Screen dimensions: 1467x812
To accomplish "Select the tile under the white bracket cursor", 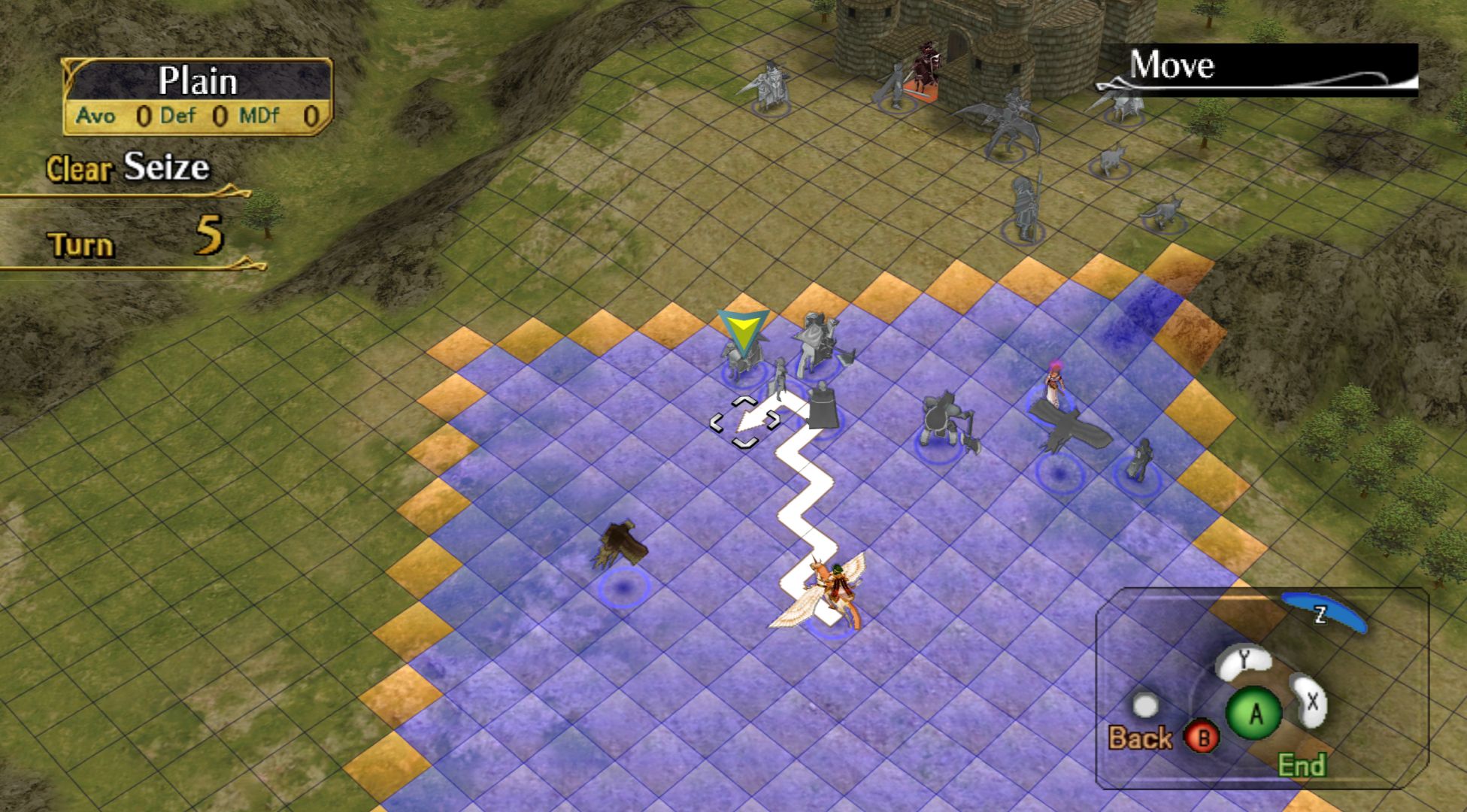I will 744,423.
